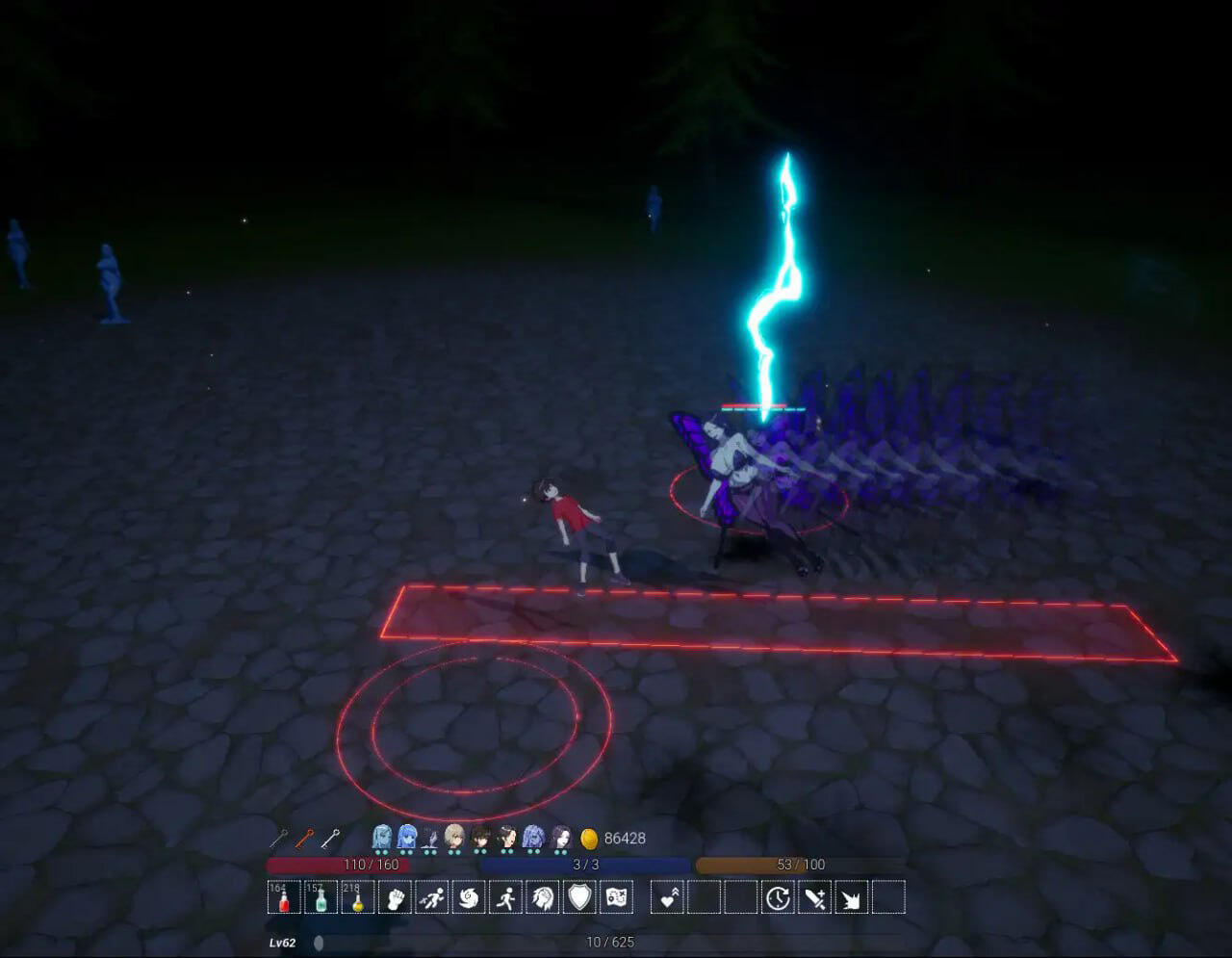Activate the dash sprint skill icon
This screenshot has height=958, width=1232.
(432, 897)
